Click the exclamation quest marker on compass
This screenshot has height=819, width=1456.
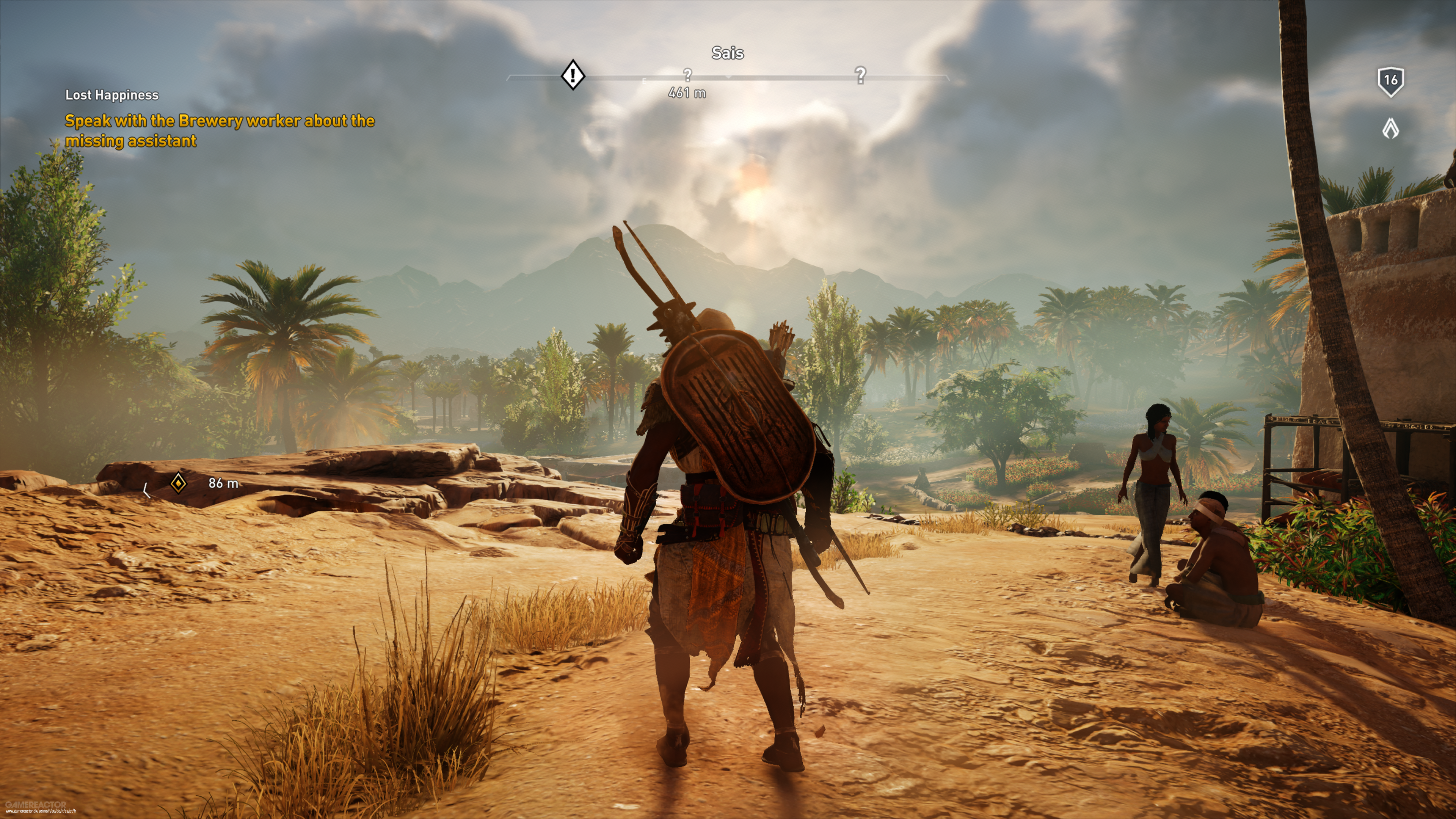click(573, 75)
